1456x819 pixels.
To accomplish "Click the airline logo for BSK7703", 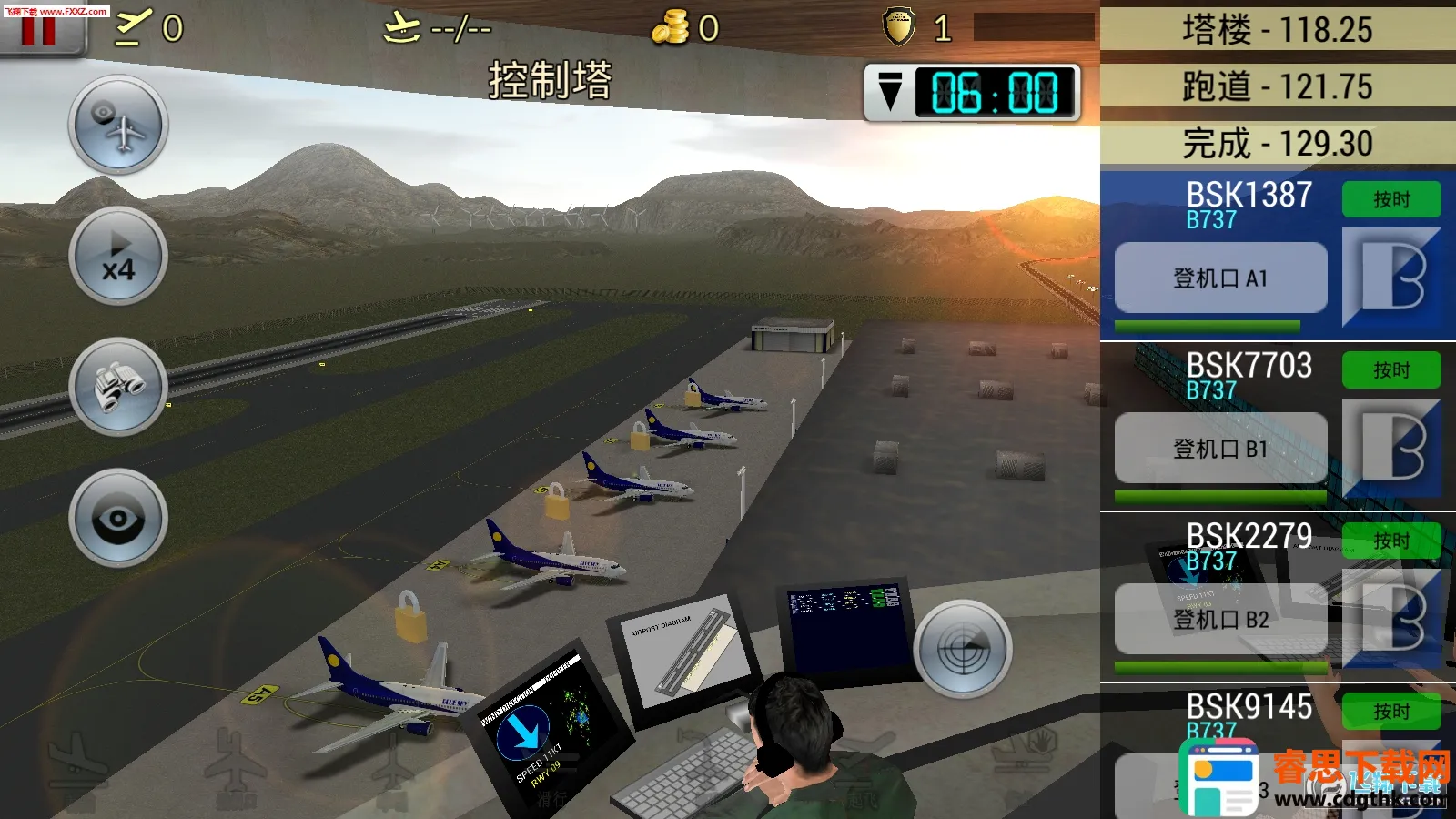I will coord(1391,447).
